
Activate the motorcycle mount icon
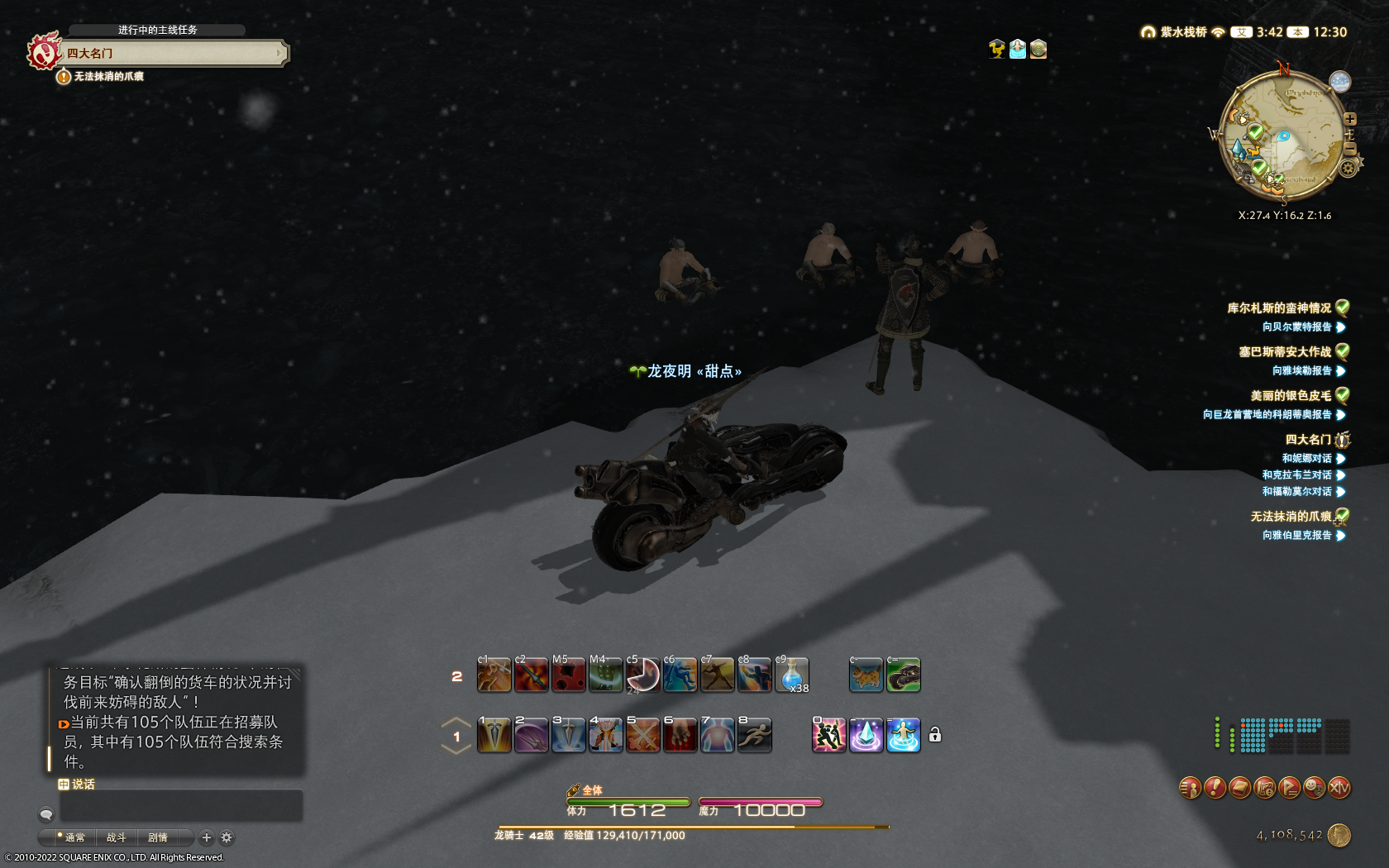point(904,675)
